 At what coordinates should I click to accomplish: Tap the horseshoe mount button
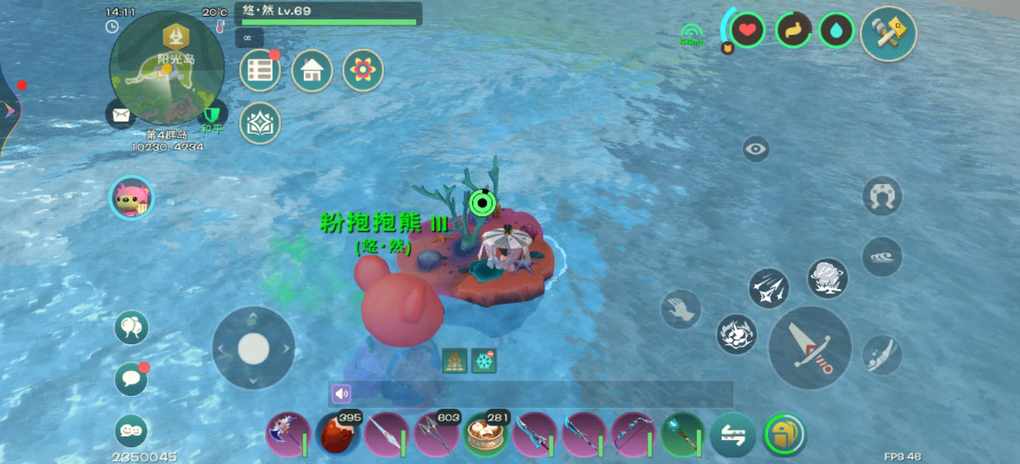pos(882,195)
